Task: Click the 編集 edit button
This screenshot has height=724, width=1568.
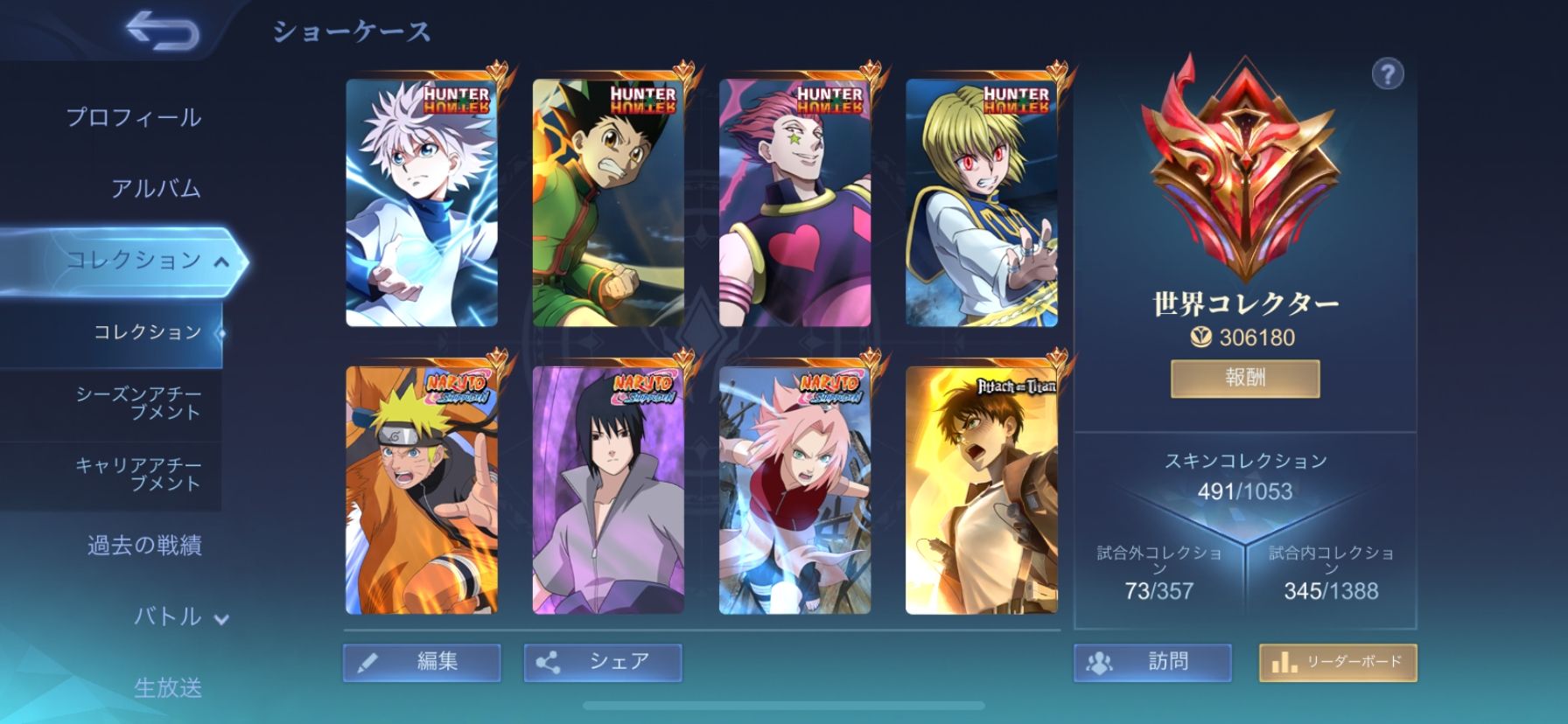Action: [422, 662]
